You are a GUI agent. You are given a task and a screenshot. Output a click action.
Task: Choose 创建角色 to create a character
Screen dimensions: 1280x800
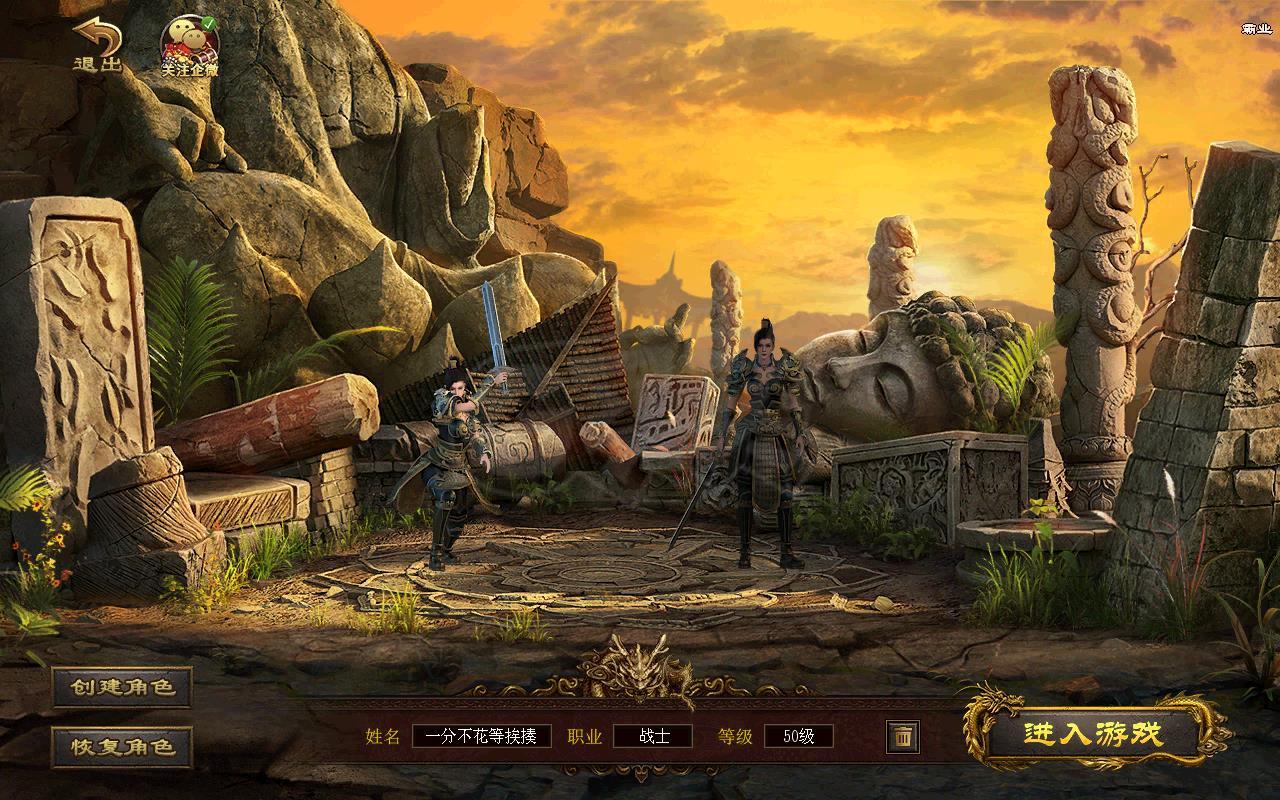click(x=122, y=687)
